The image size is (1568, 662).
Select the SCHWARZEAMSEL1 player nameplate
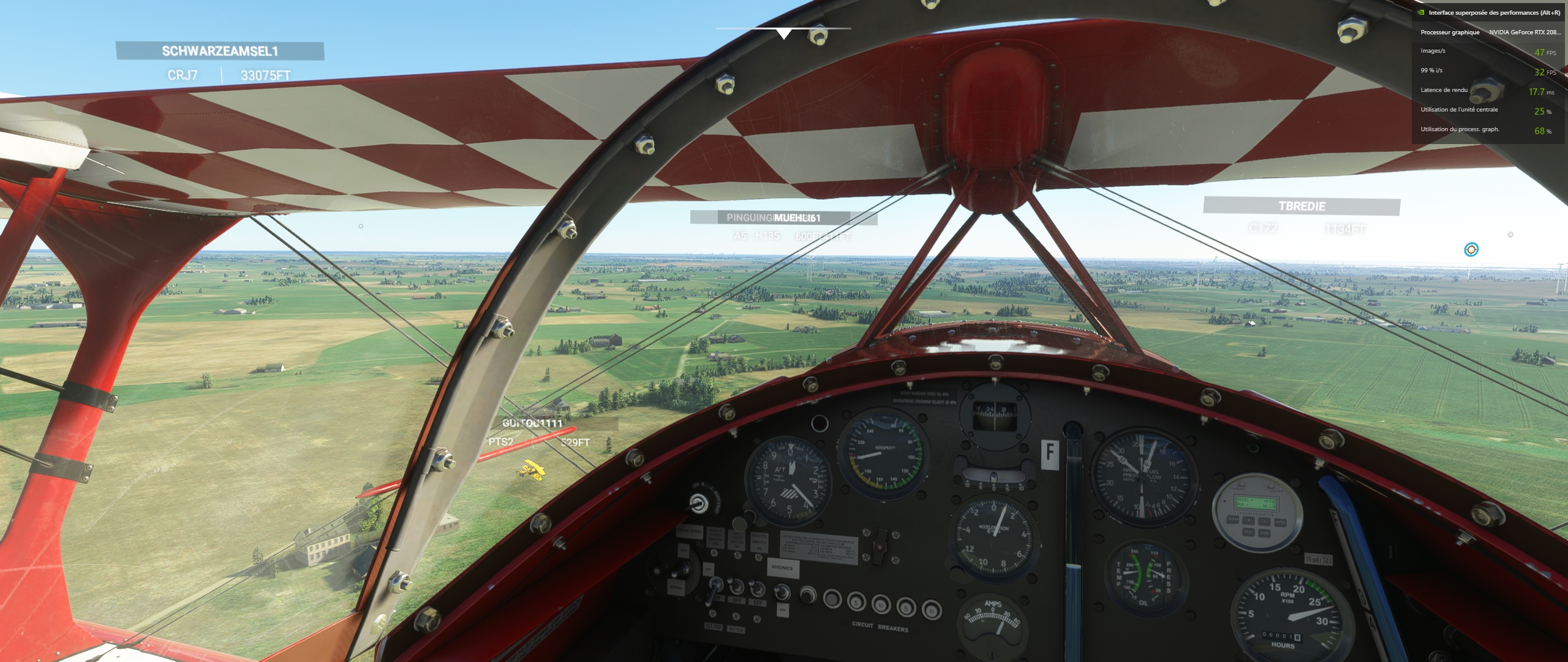click(x=220, y=51)
